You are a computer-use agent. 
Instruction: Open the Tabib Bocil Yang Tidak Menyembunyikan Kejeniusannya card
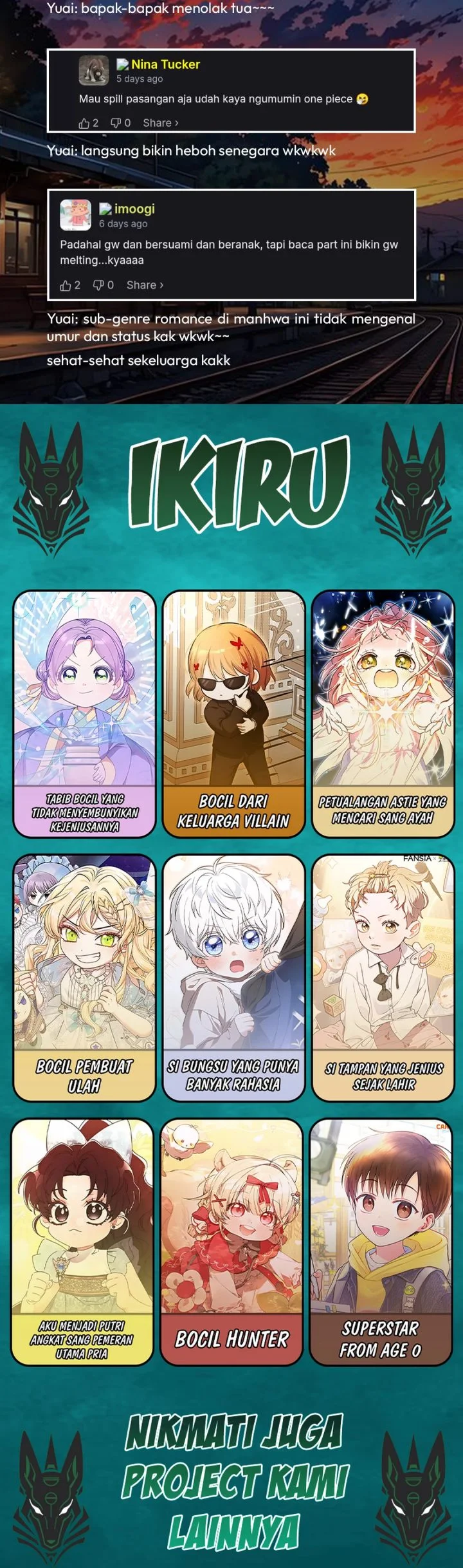coord(84,714)
